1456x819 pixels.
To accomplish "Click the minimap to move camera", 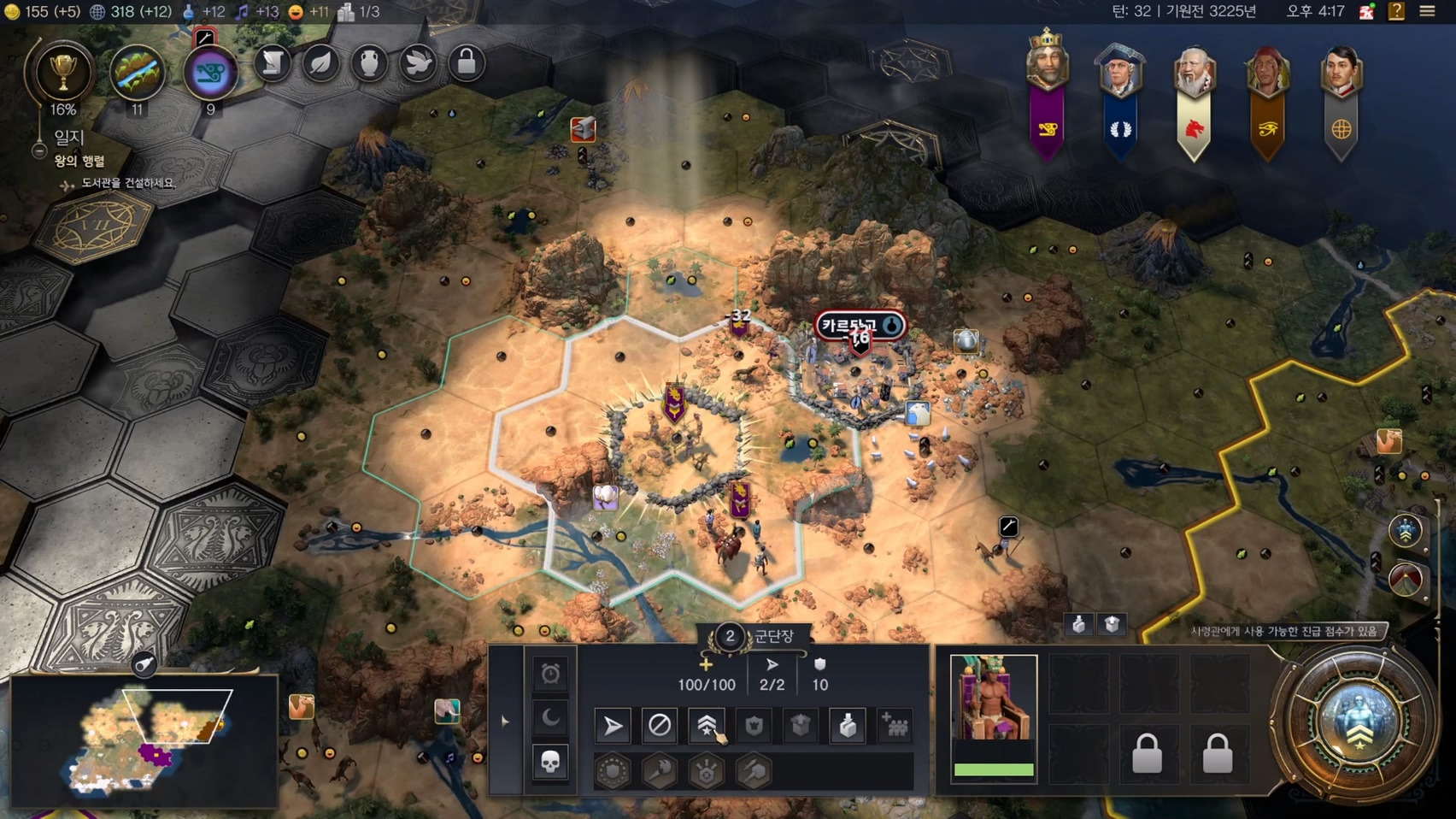I will [x=145, y=740].
